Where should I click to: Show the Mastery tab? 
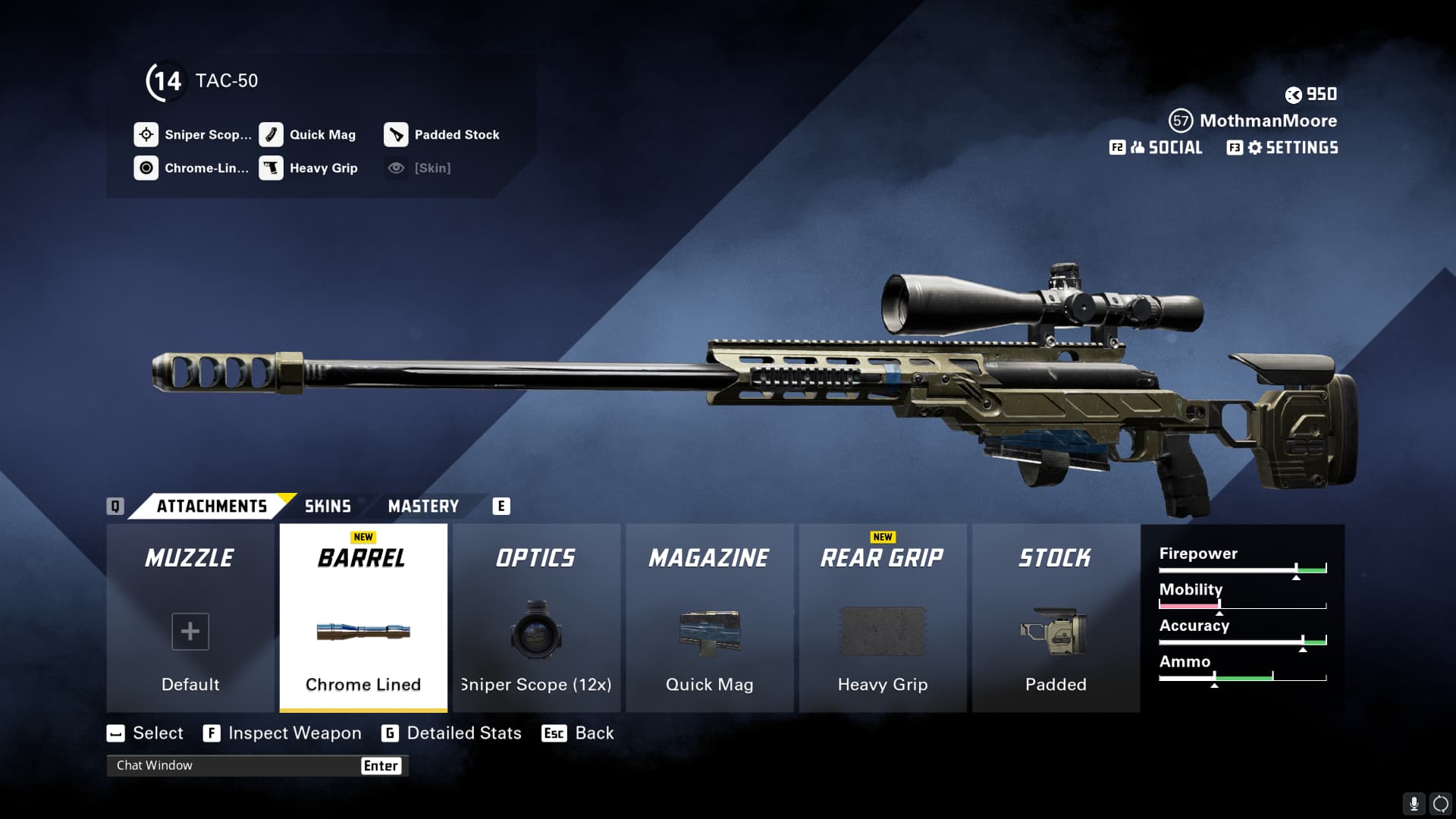423,506
